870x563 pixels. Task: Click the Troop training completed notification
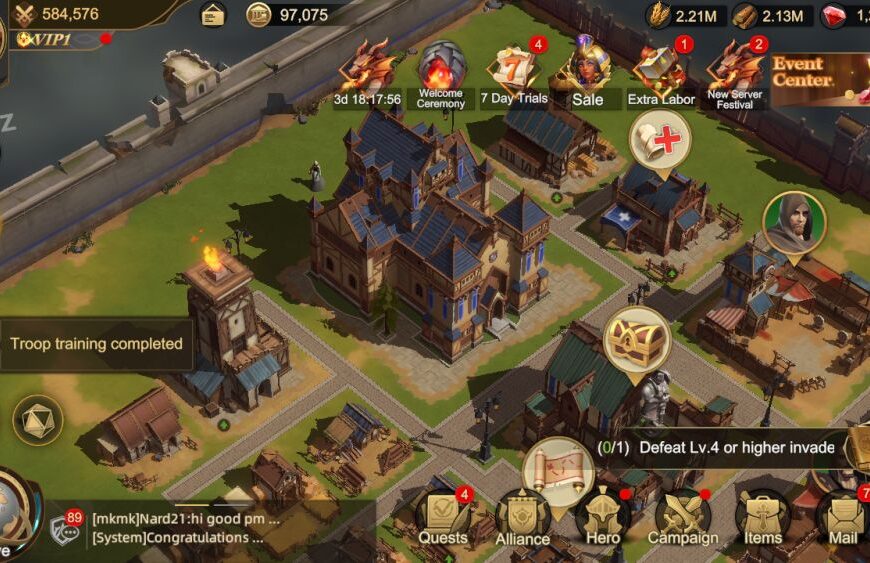coord(96,344)
